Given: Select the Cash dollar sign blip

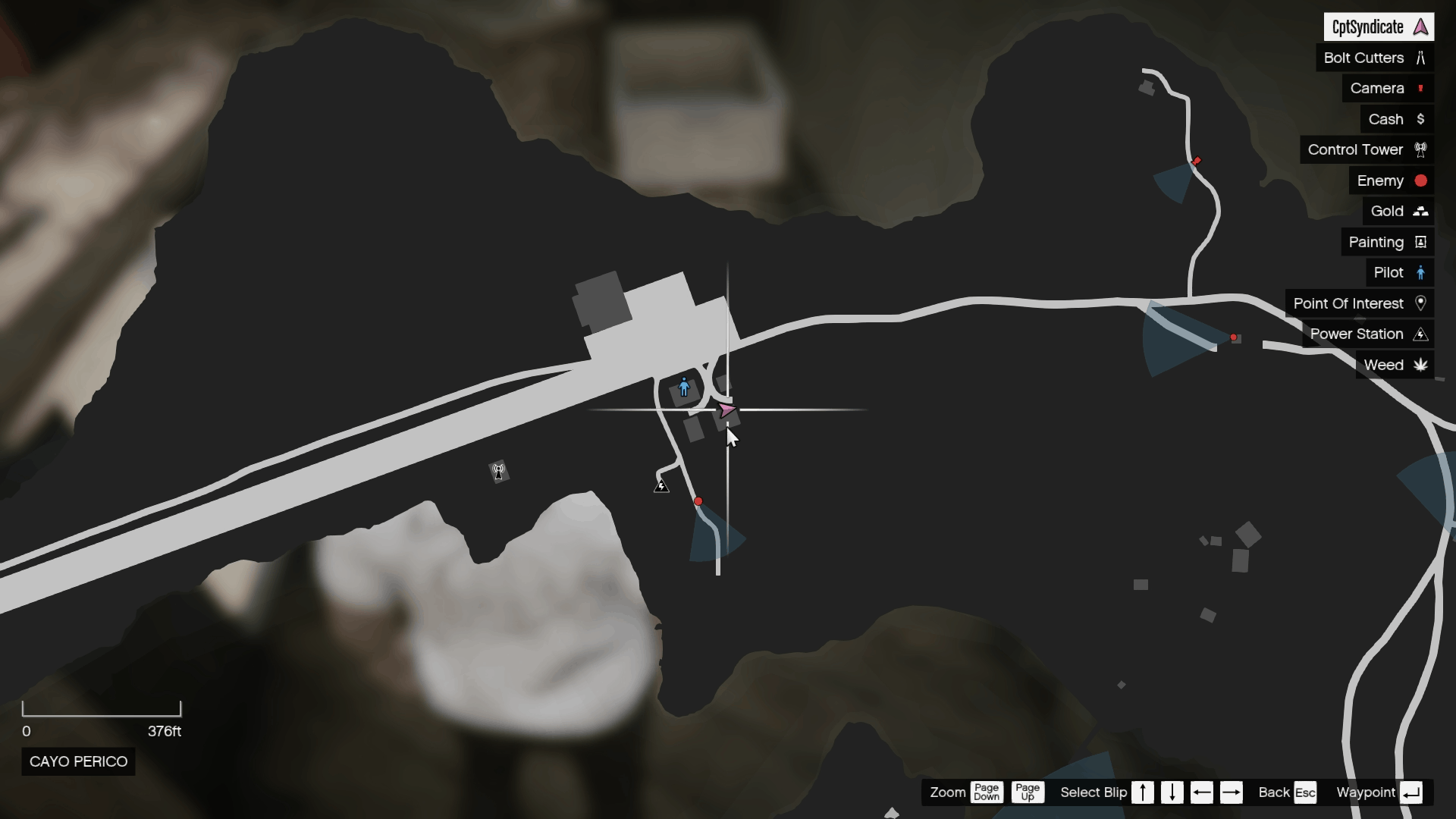Looking at the screenshot, I should point(1421,119).
